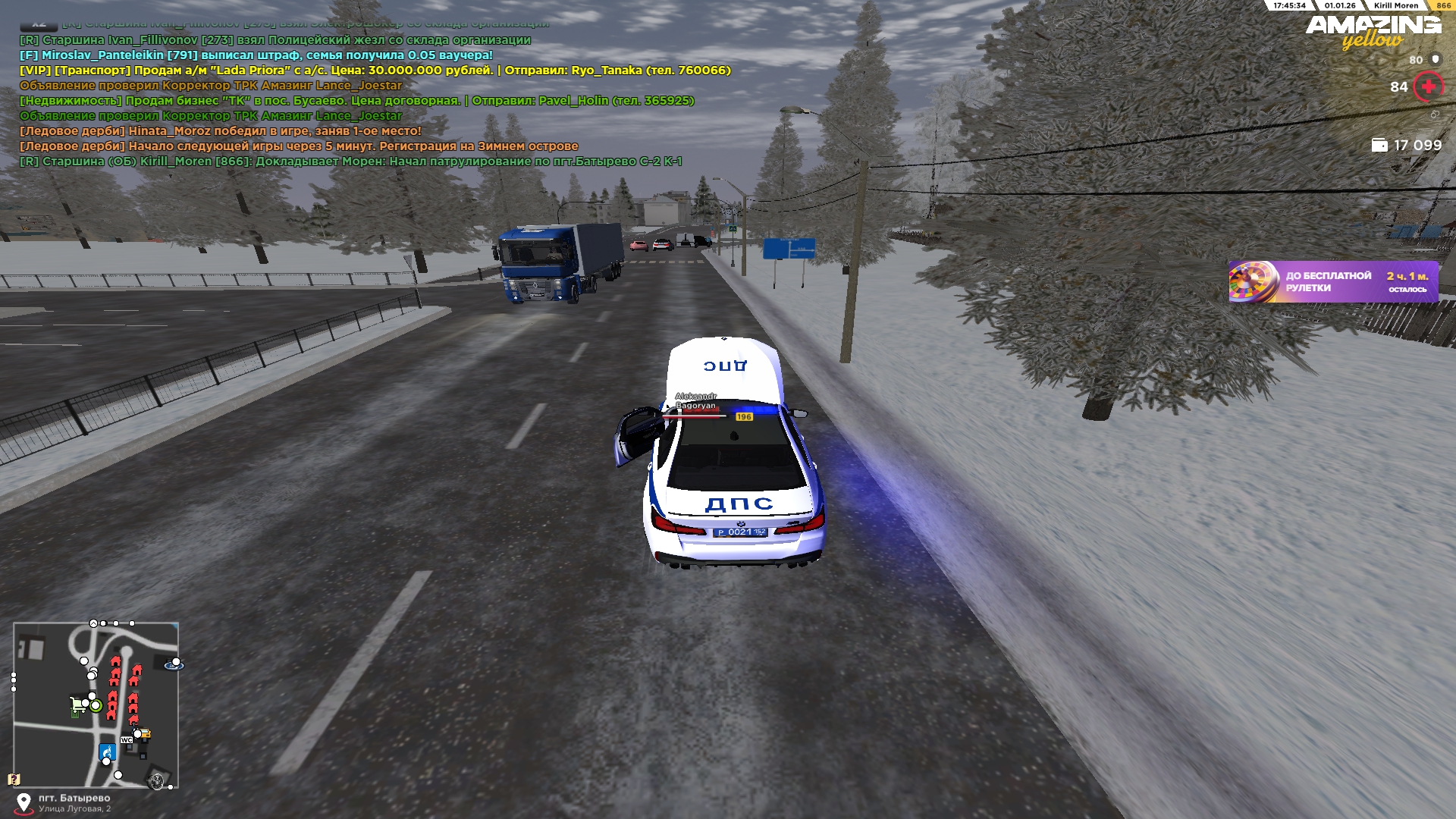
Task: Open the free roulette banner
Action: click(x=1333, y=282)
